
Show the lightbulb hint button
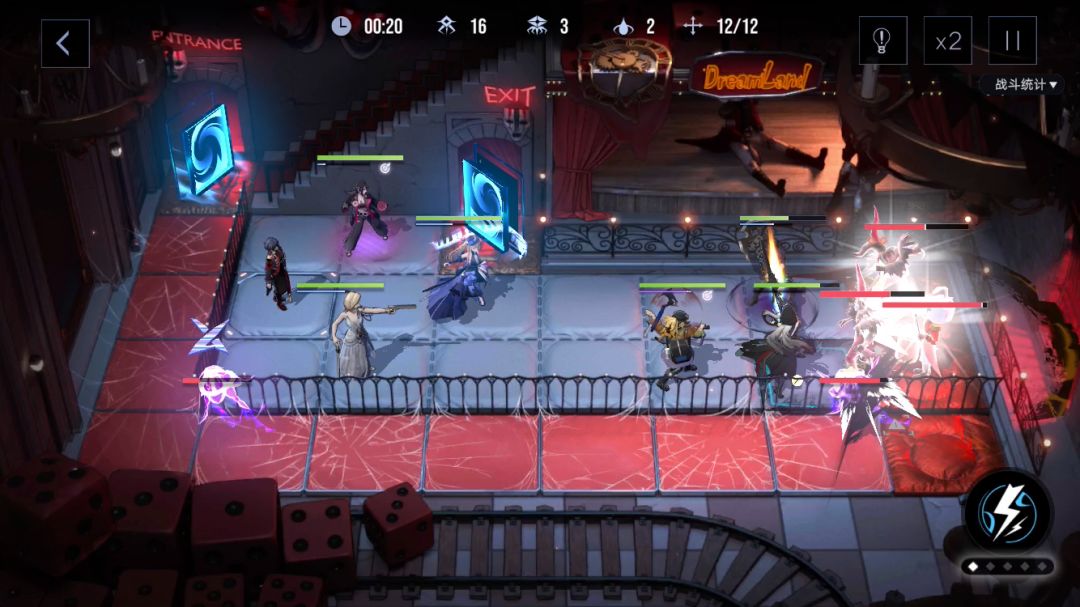point(882,41)
